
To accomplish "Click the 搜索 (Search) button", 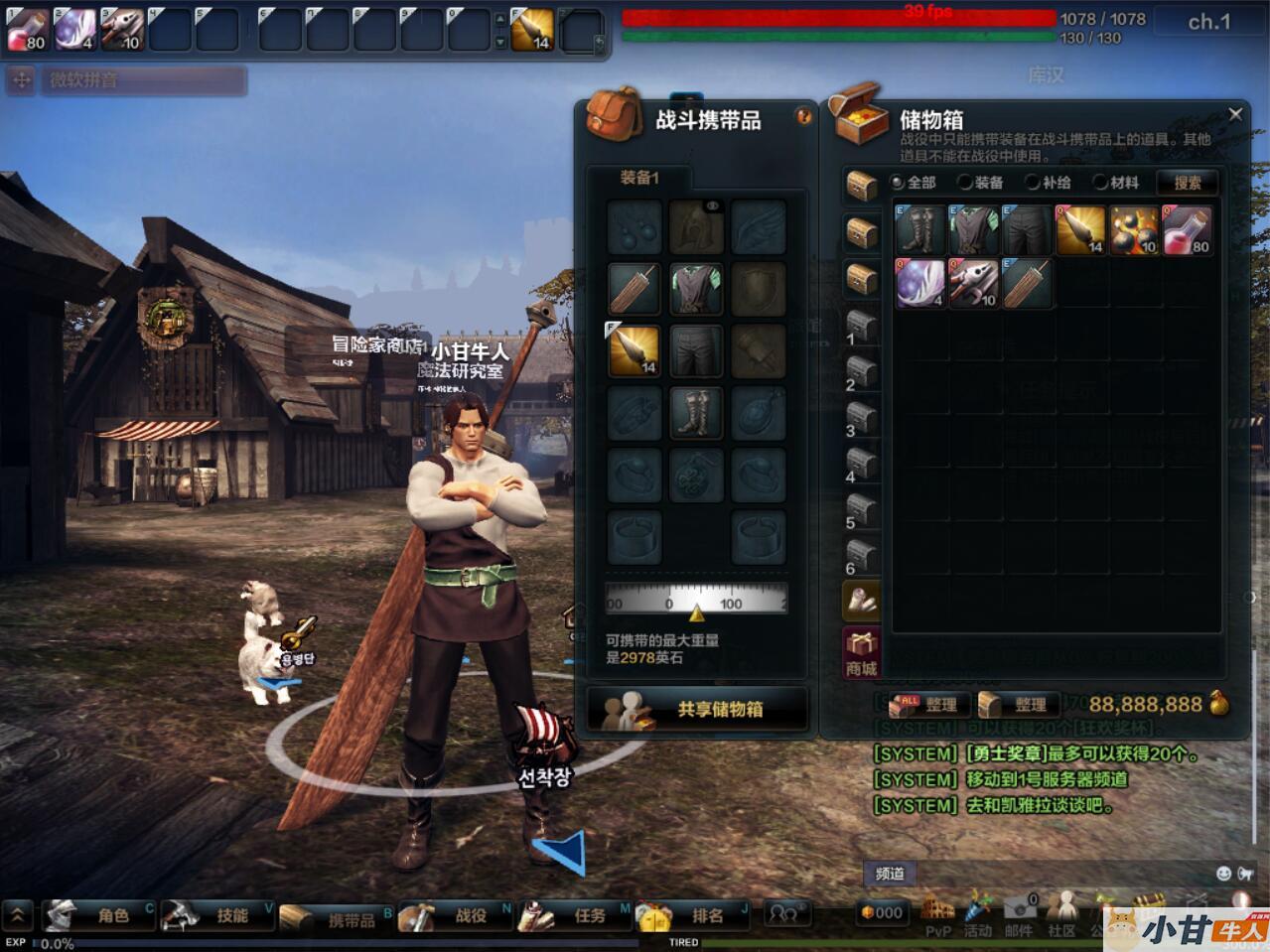I will click(1188, 183).
